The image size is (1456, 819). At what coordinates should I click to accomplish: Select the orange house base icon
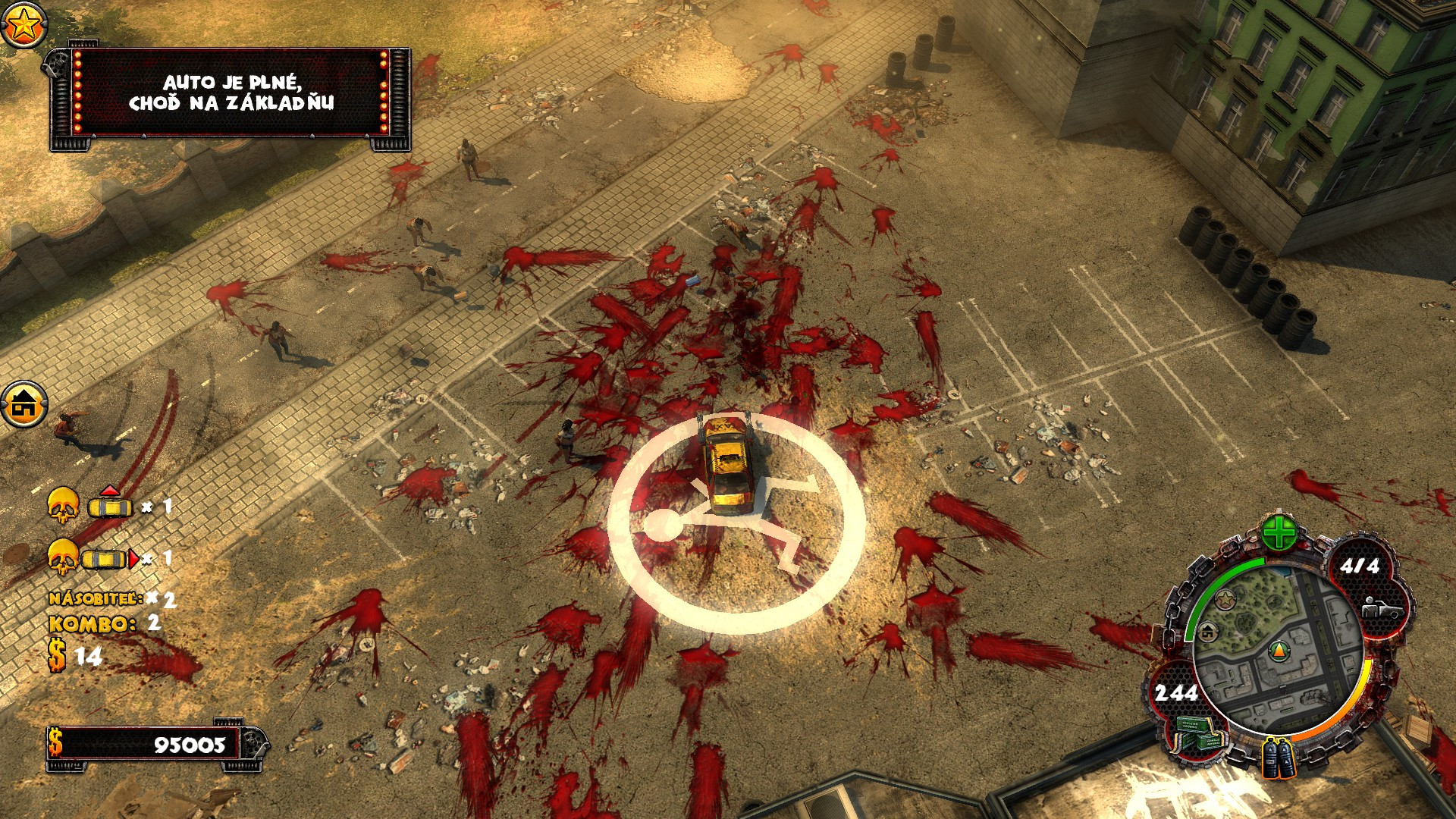(x=24, y=405)
